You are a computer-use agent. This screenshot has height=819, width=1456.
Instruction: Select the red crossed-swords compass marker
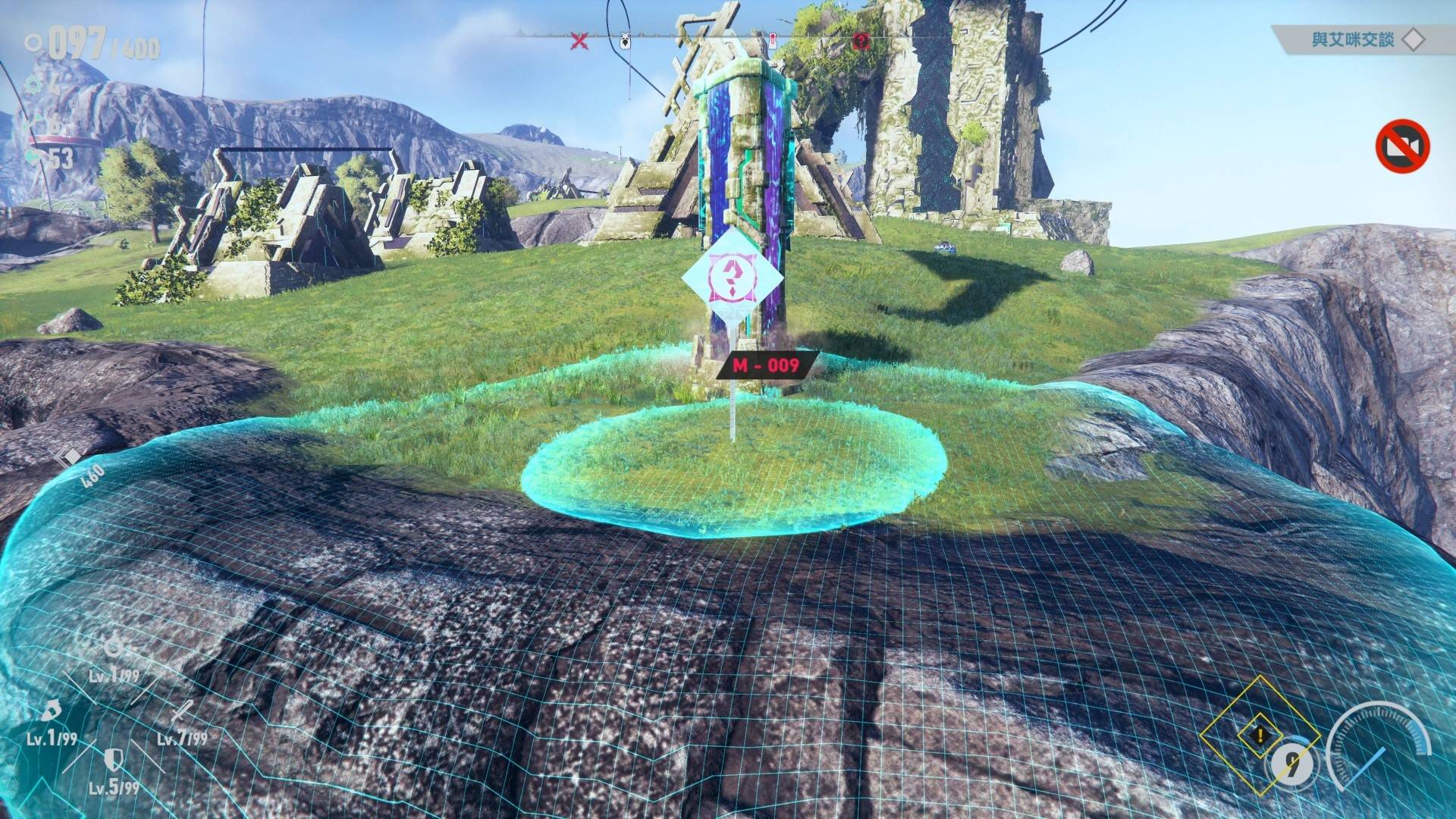click(579, 41)
